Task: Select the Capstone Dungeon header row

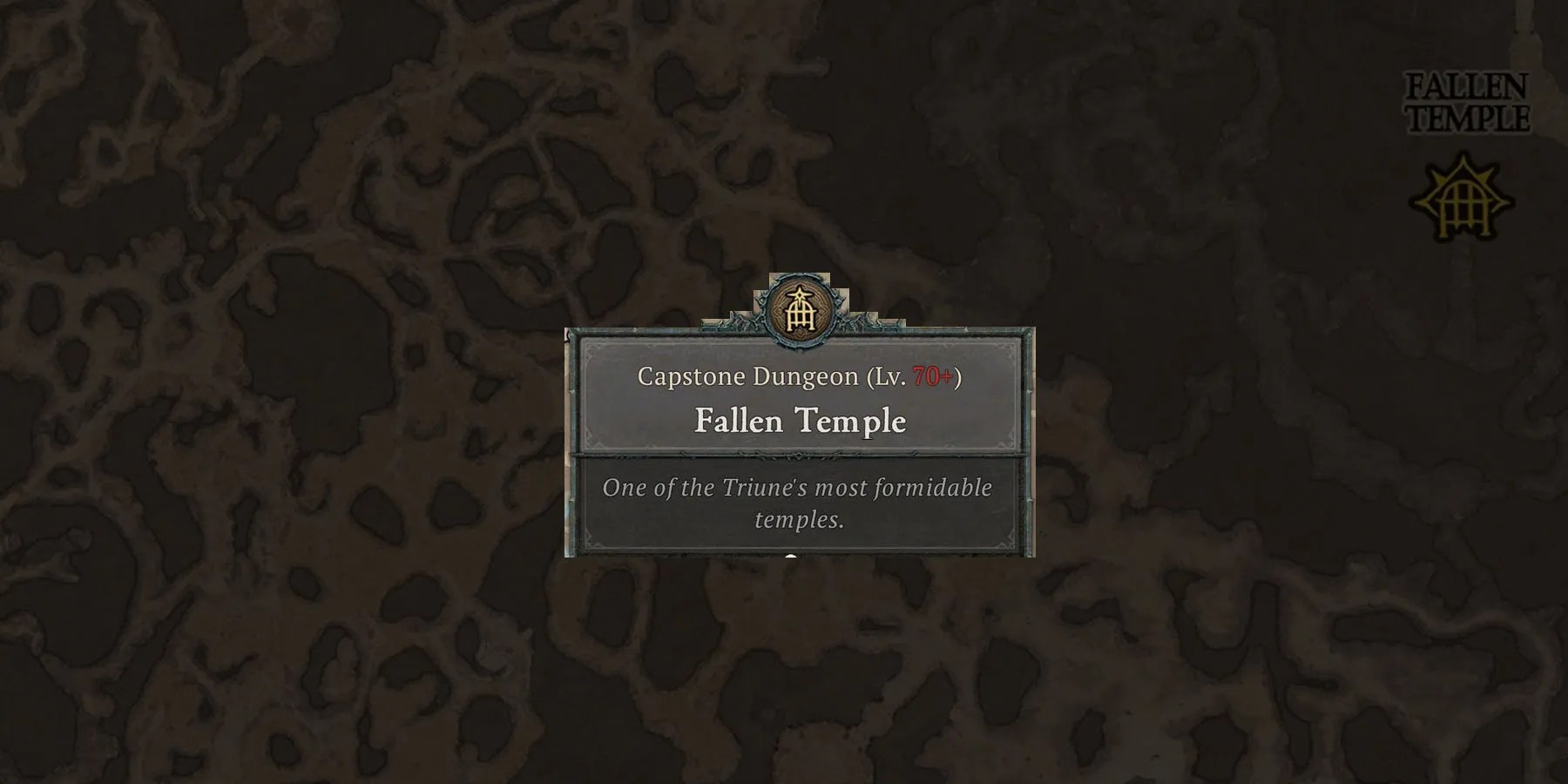Action: (800, 379)
